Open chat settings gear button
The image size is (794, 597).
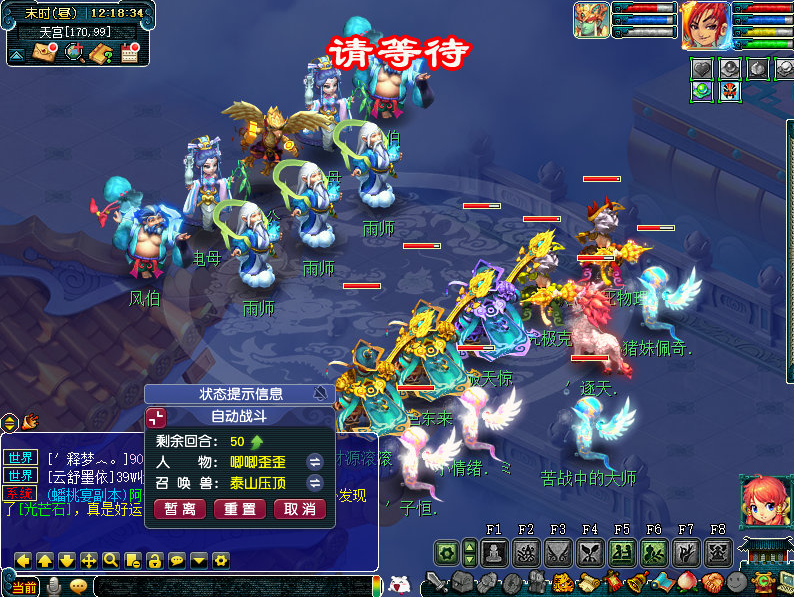[x=221, y=560]
